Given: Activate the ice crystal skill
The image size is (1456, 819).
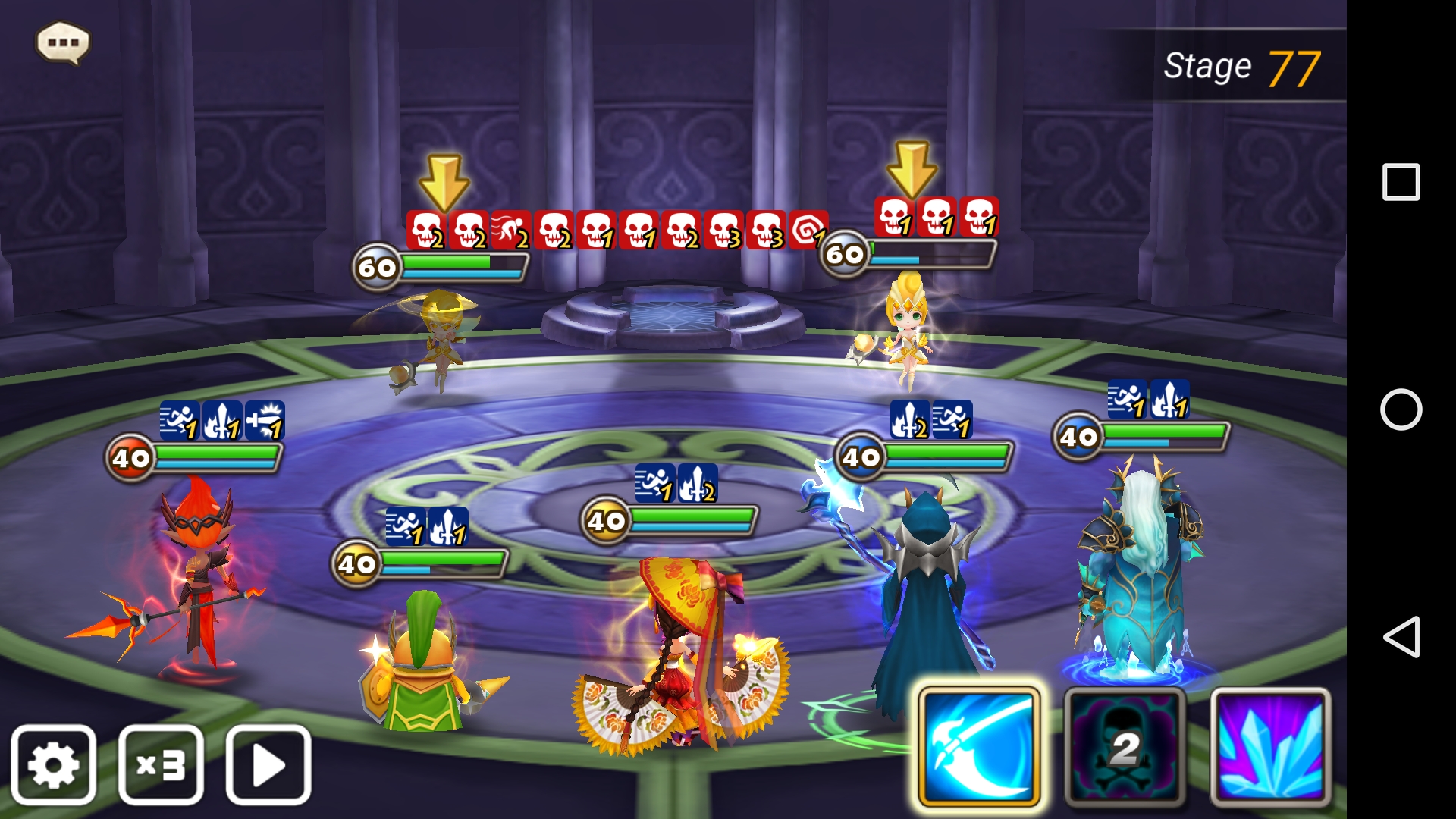Looking at the screenshot, I should [1270, 747].
